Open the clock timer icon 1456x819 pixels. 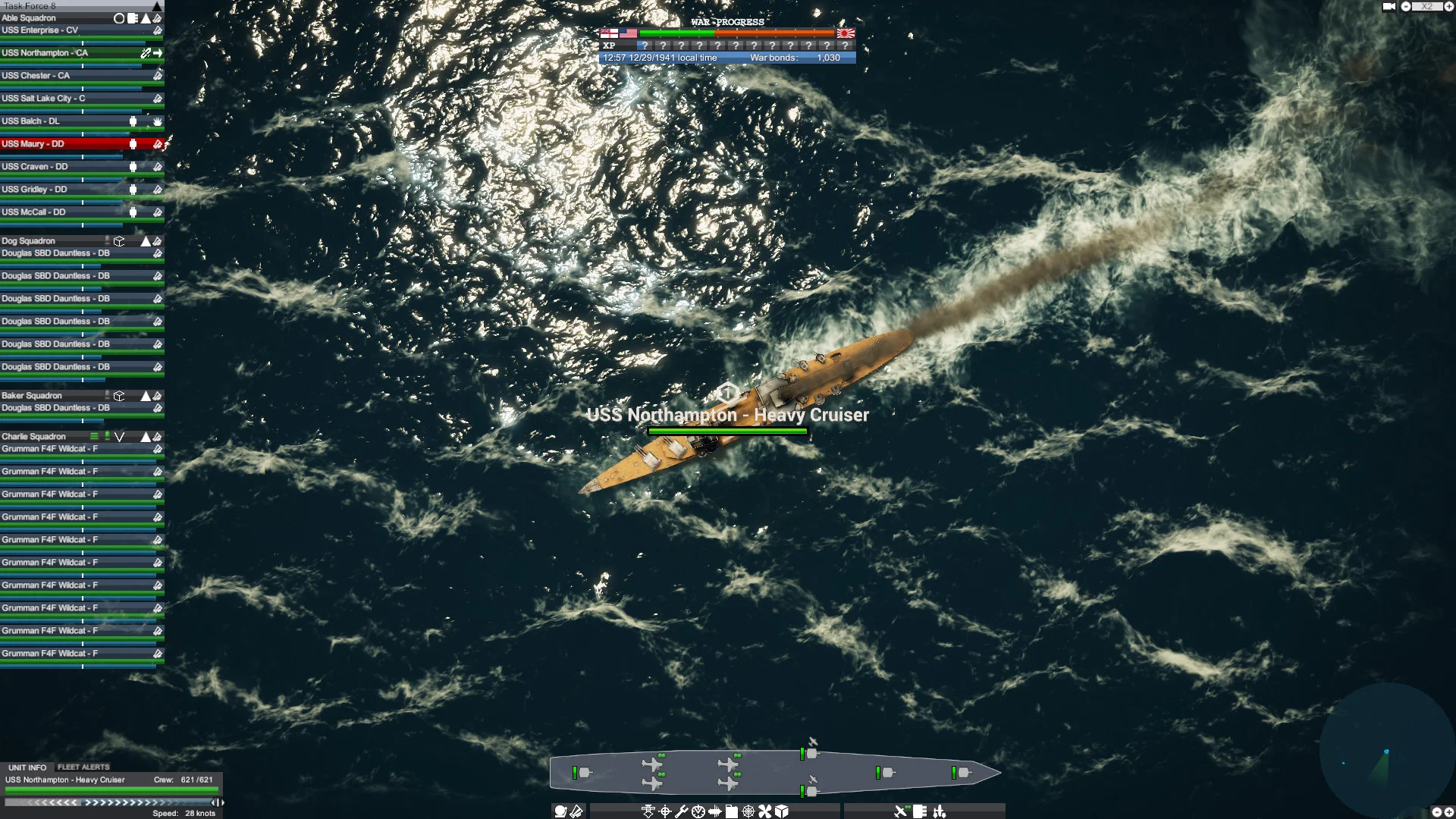[x=697, y=811]
